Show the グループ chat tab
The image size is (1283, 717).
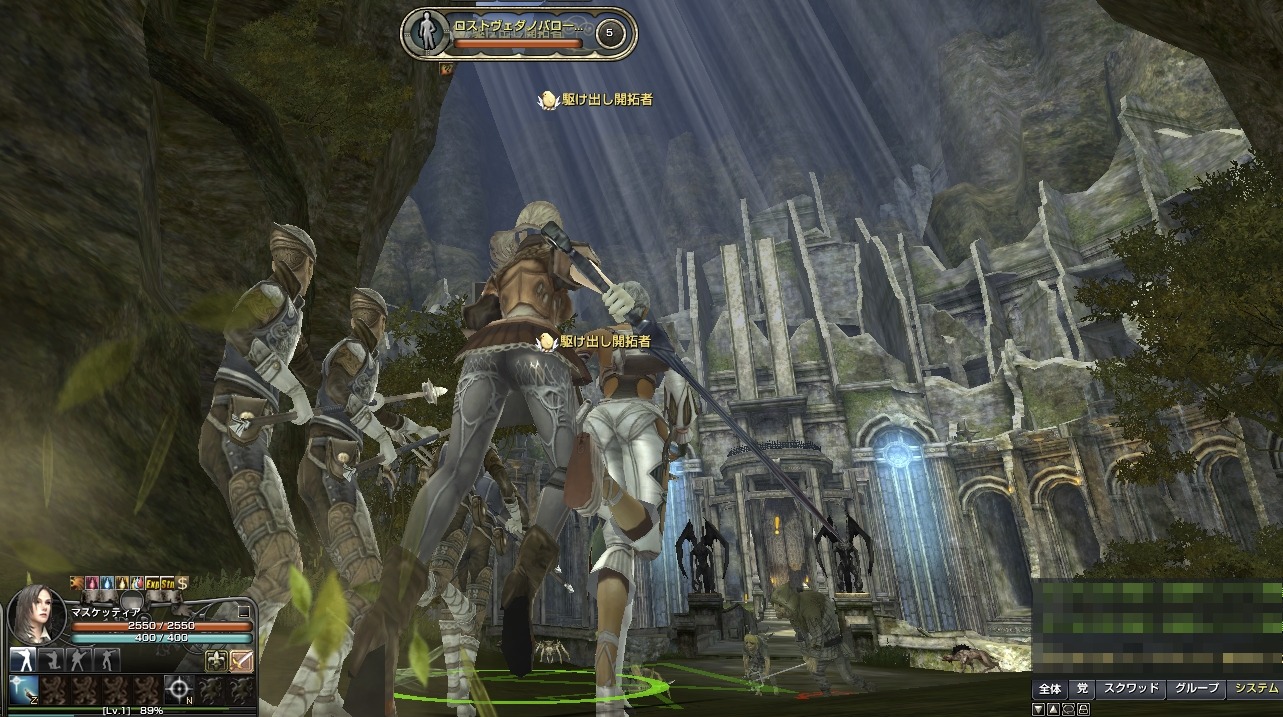coord(1196,688)
